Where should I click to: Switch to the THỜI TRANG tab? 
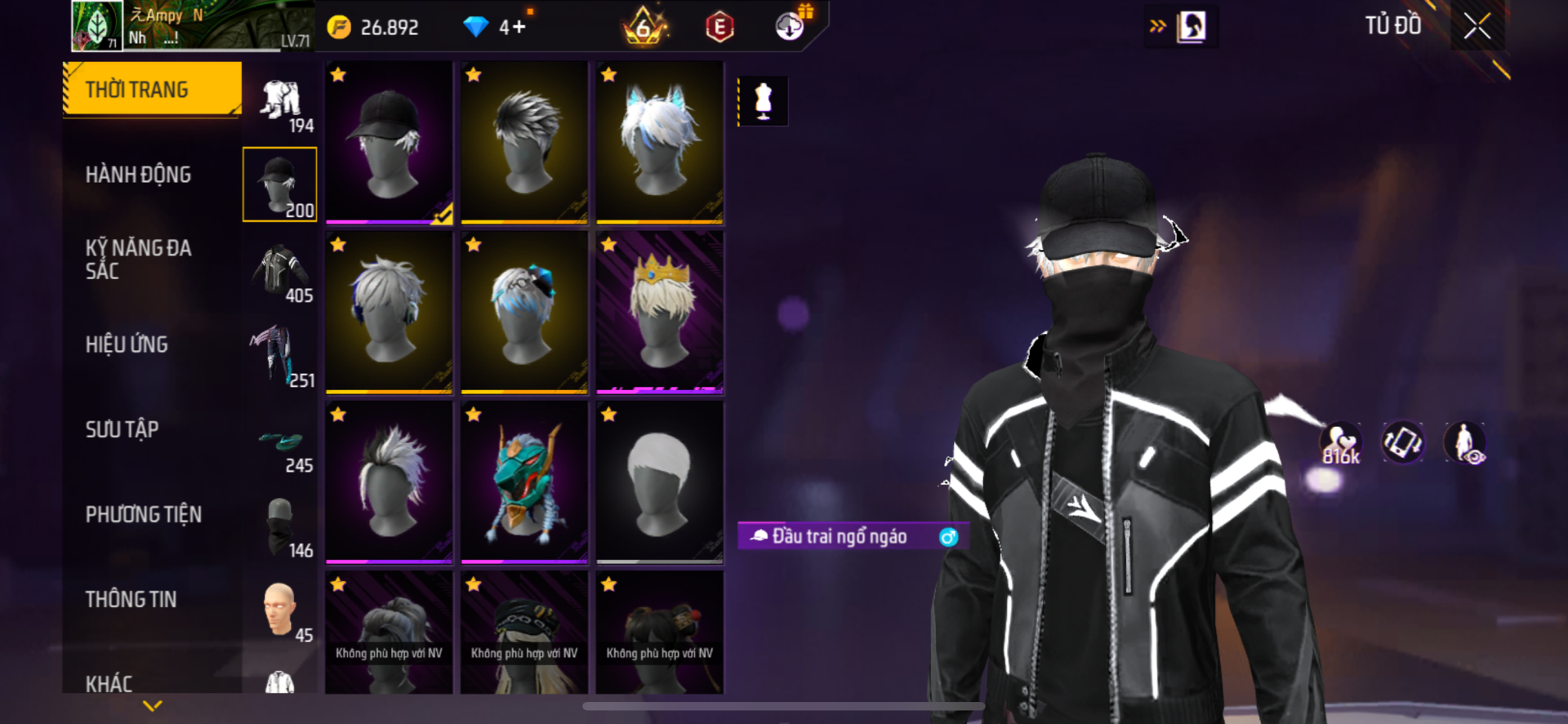tap(153, 90)
